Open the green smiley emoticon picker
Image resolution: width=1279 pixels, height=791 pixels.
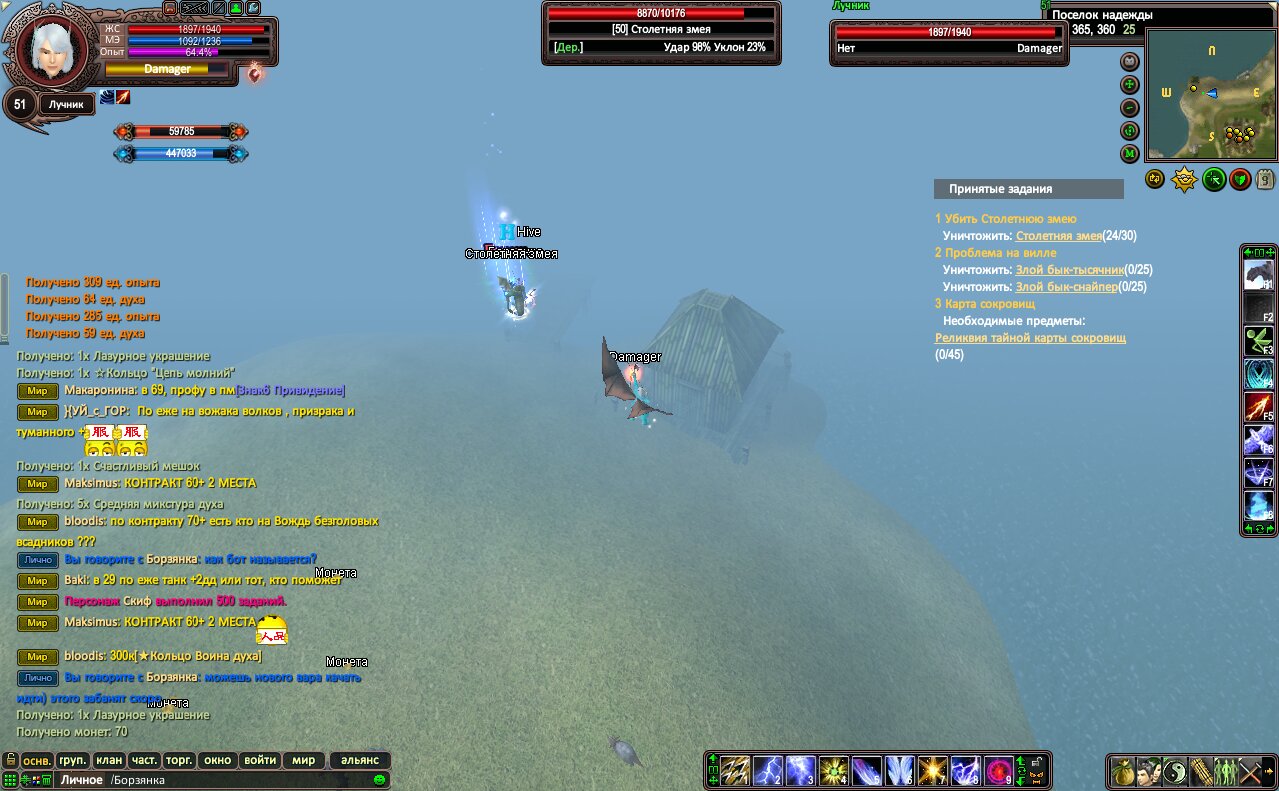(x=380, y=780)
